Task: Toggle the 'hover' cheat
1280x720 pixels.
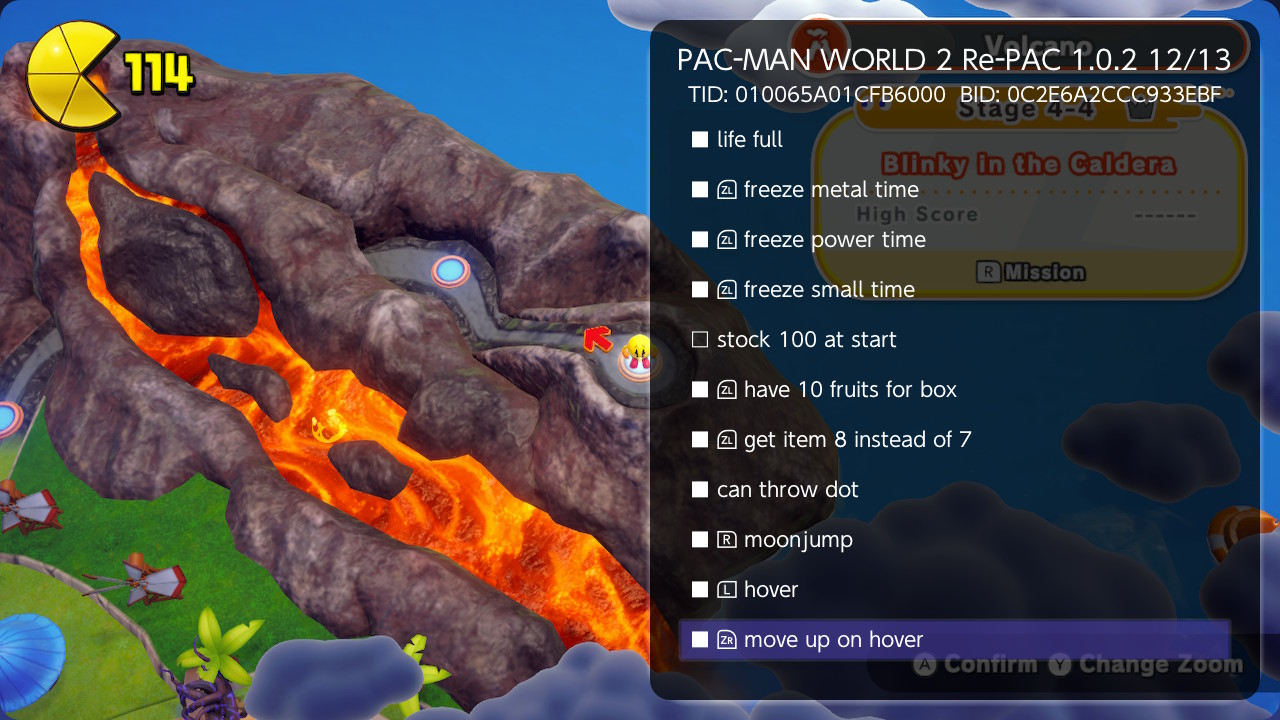Action: click(x=700, y=590)
